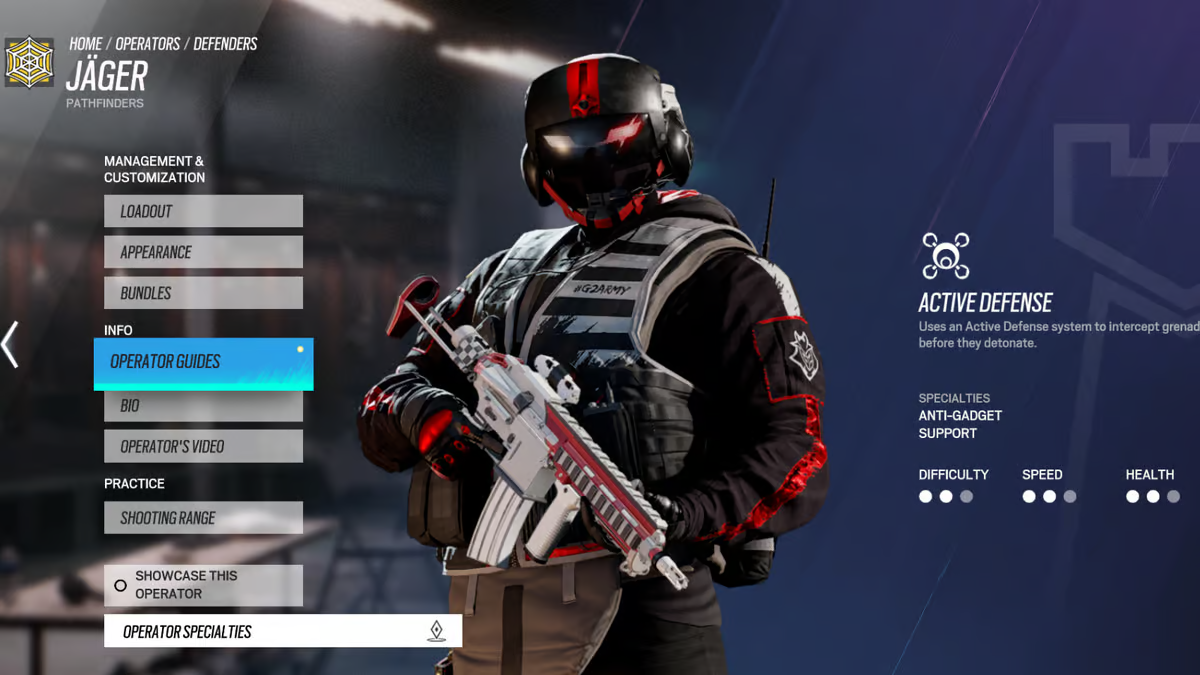This screenshot has height=675, width=1200.
Task: Navigate to Operators in the breadcrumb
Action: click(x=147, y=44)
